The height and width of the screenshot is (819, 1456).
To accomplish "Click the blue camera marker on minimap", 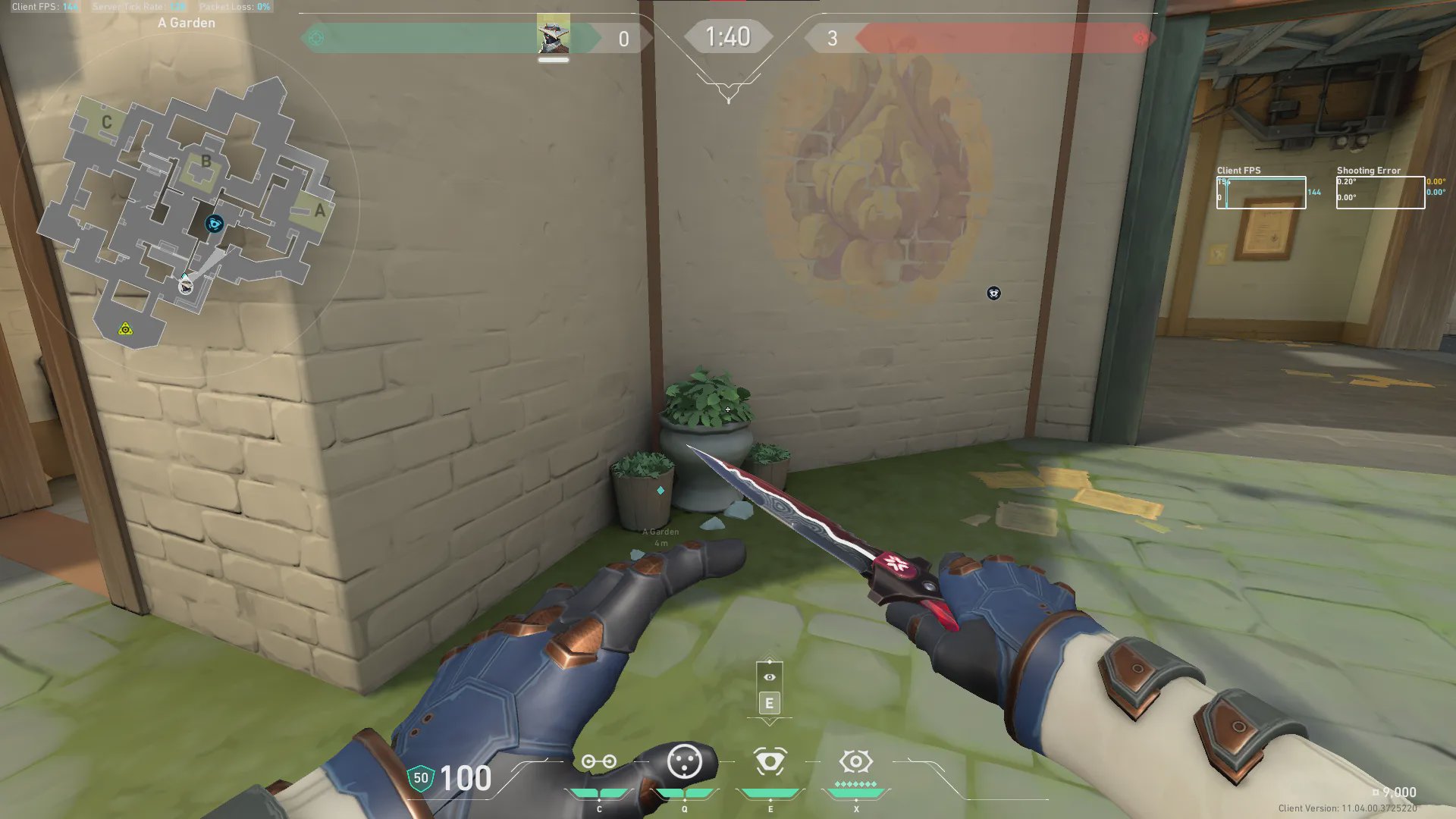I will (x=215, y=224).
